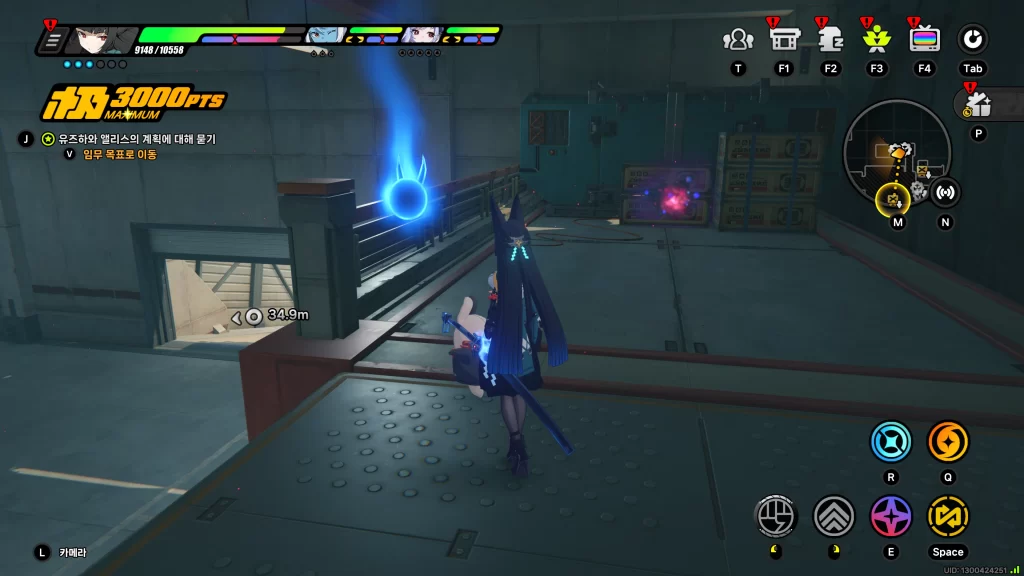1024x576 pixels.
Task: Switch to the blue-haired teammate portrait
Action: click(323, 37)
